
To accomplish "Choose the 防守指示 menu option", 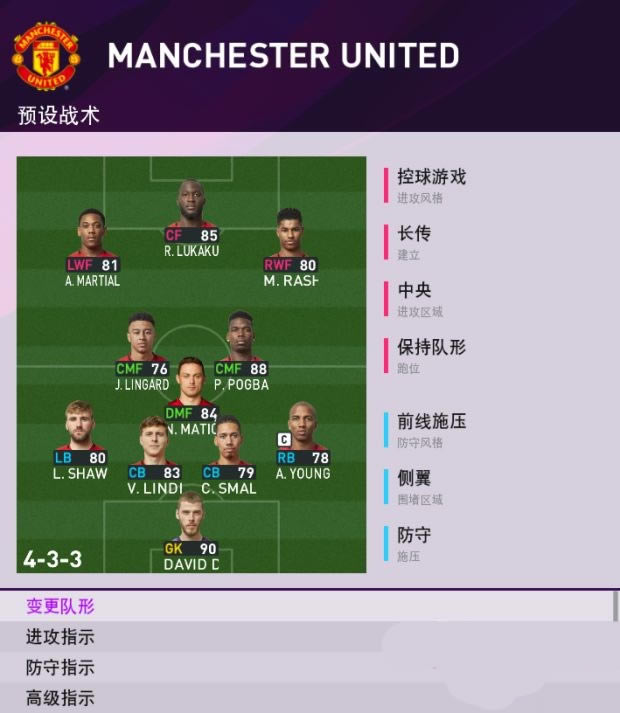I will 60,667.
